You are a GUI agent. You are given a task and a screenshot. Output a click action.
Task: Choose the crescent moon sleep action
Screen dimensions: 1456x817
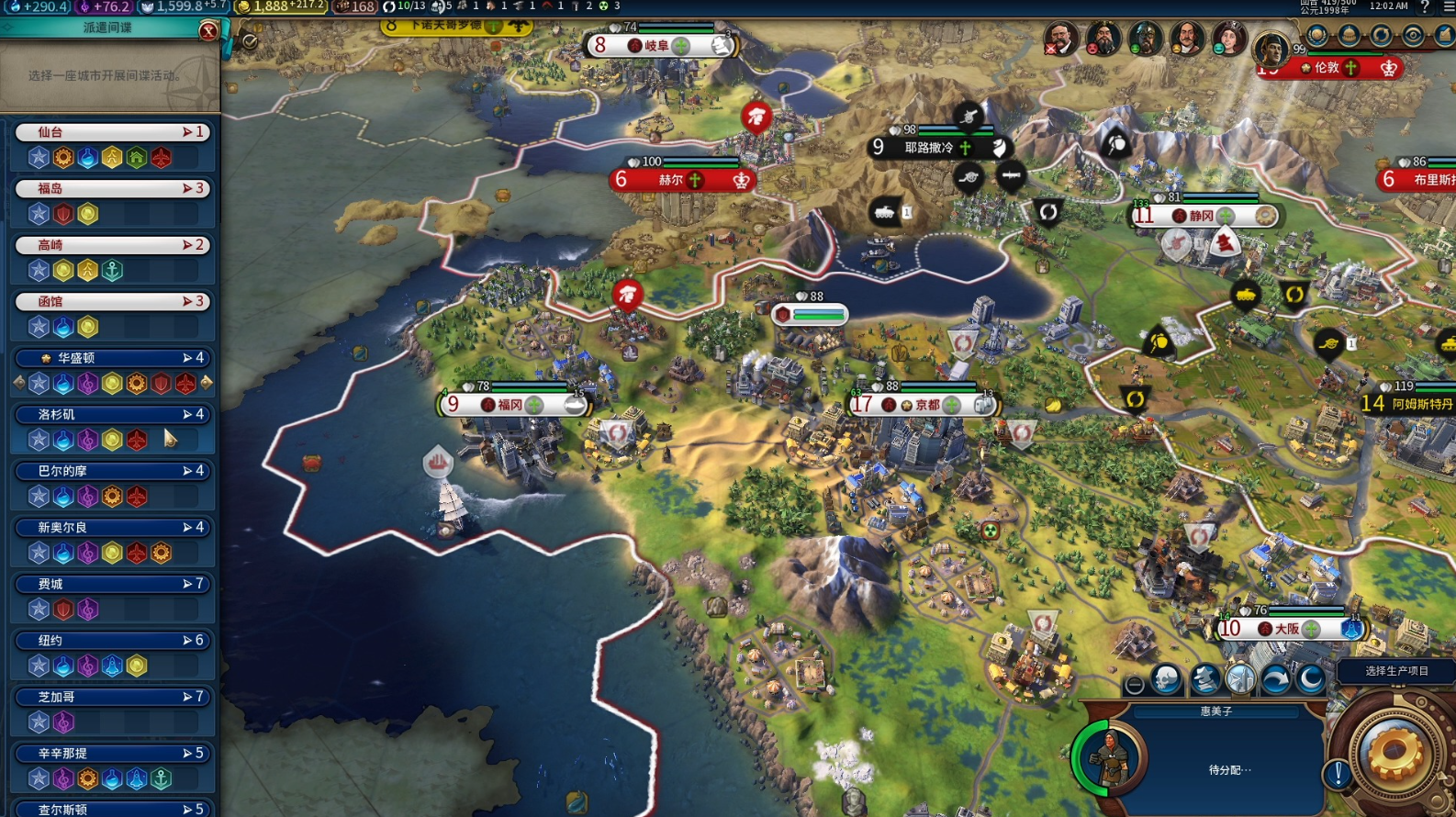click(x=1311, y=680)
